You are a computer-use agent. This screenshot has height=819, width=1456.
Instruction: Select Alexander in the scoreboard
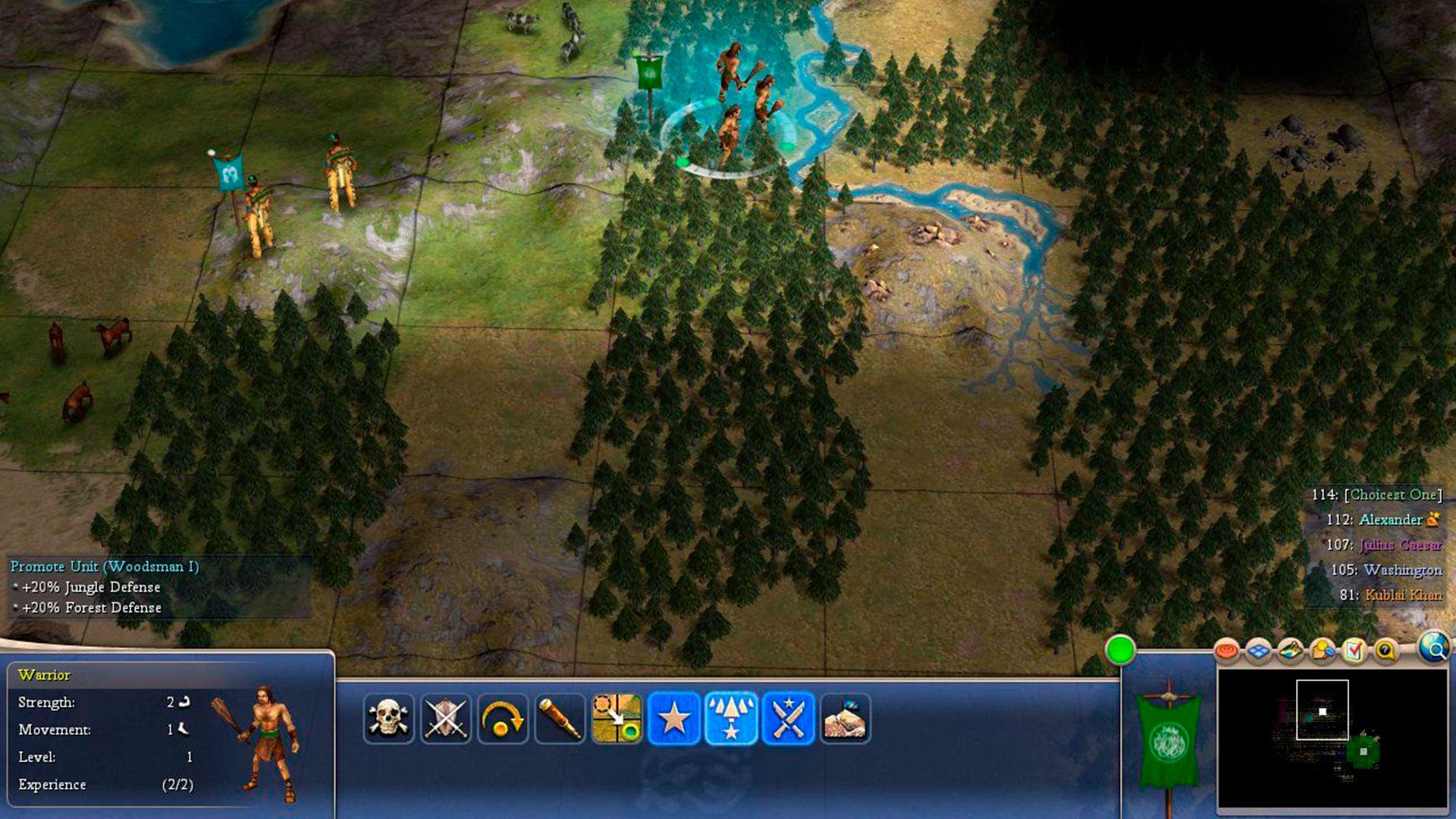[x=1390, y=519]
